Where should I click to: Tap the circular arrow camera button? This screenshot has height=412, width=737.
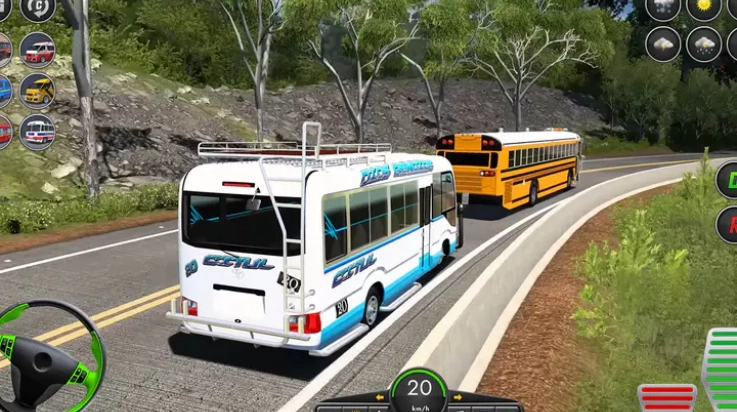(x=38, y=8)
